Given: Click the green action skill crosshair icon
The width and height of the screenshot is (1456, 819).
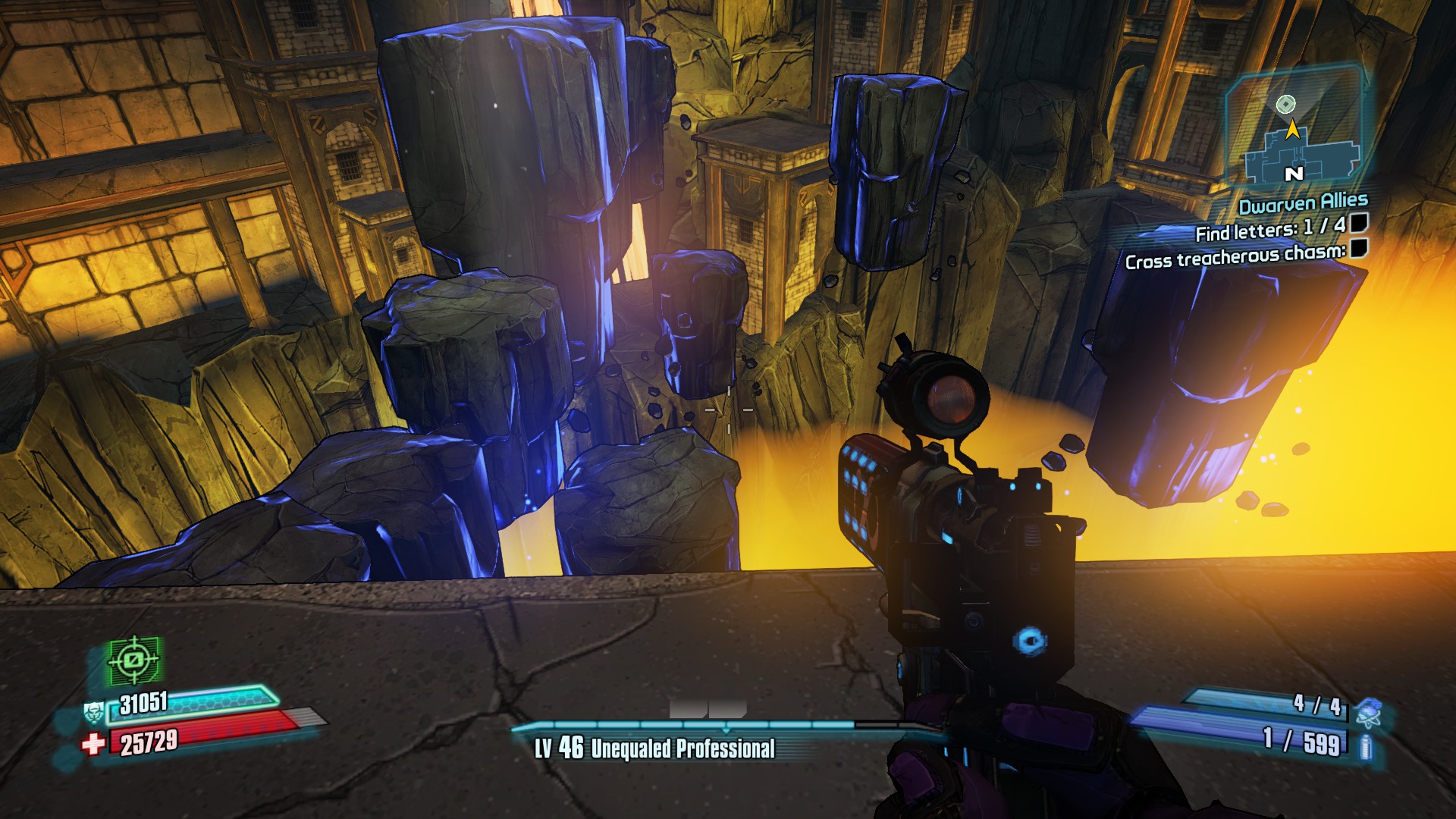Looking at the screenshot, I should 133,661.
